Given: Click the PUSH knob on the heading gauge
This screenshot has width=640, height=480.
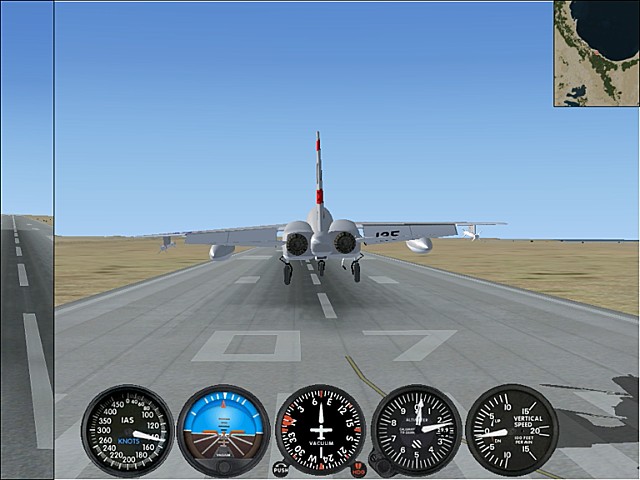Looking at the screenshot, I should click(x=280, y=468).
